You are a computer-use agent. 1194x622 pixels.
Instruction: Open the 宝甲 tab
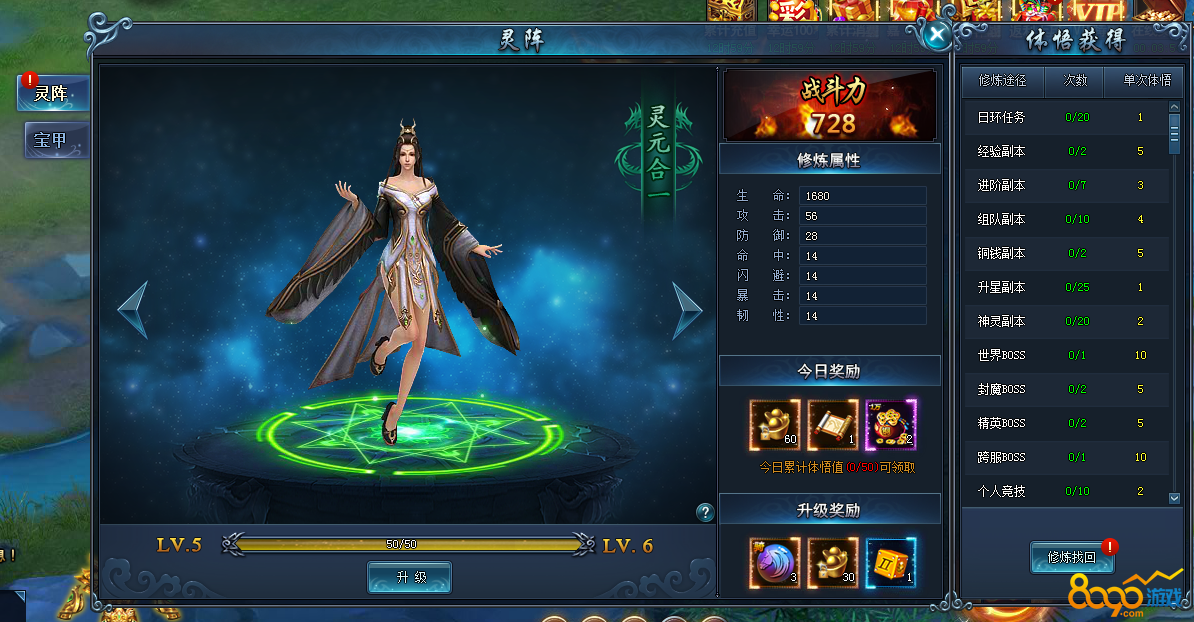pos(52,141)
